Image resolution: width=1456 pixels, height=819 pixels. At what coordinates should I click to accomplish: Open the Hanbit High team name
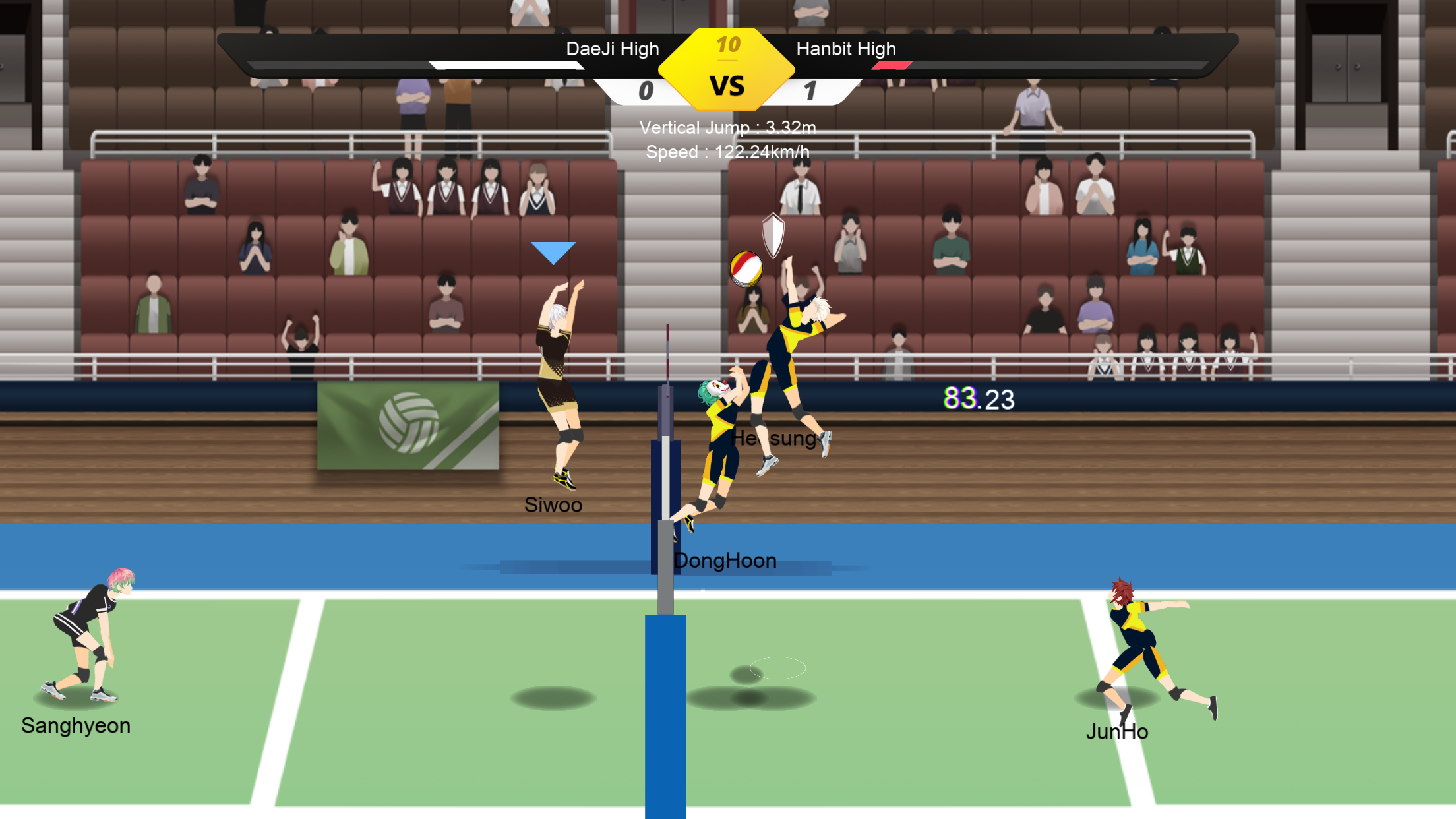click(x=846, y=48)
